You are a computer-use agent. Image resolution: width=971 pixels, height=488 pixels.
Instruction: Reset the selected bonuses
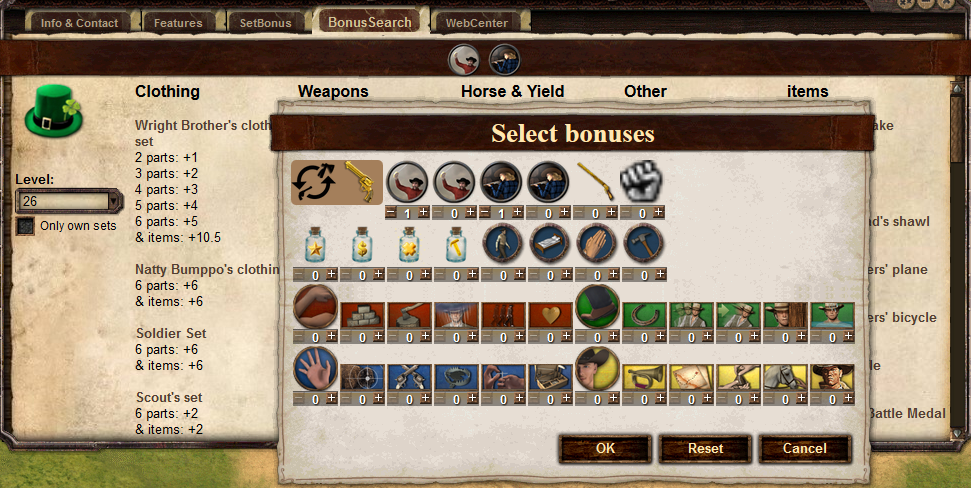(x=705, y=449)
